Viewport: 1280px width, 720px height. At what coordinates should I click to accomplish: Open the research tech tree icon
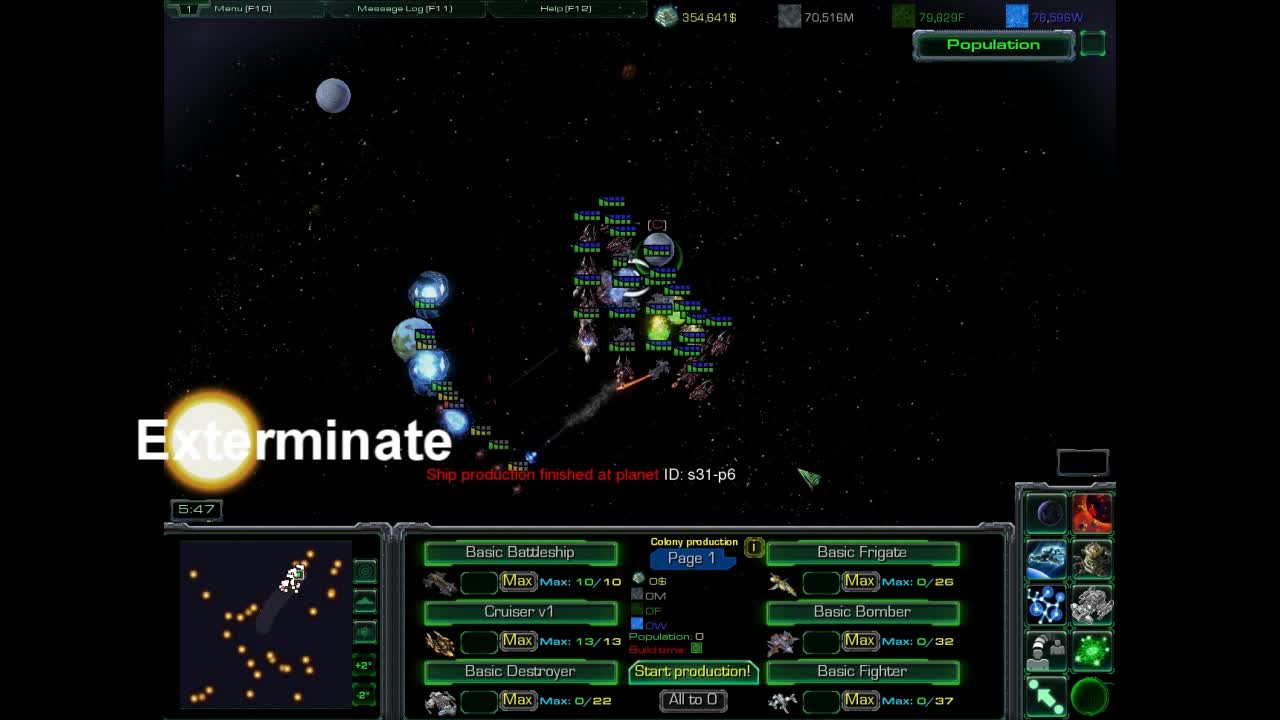pyautogui.click(x=1045, y=605)
